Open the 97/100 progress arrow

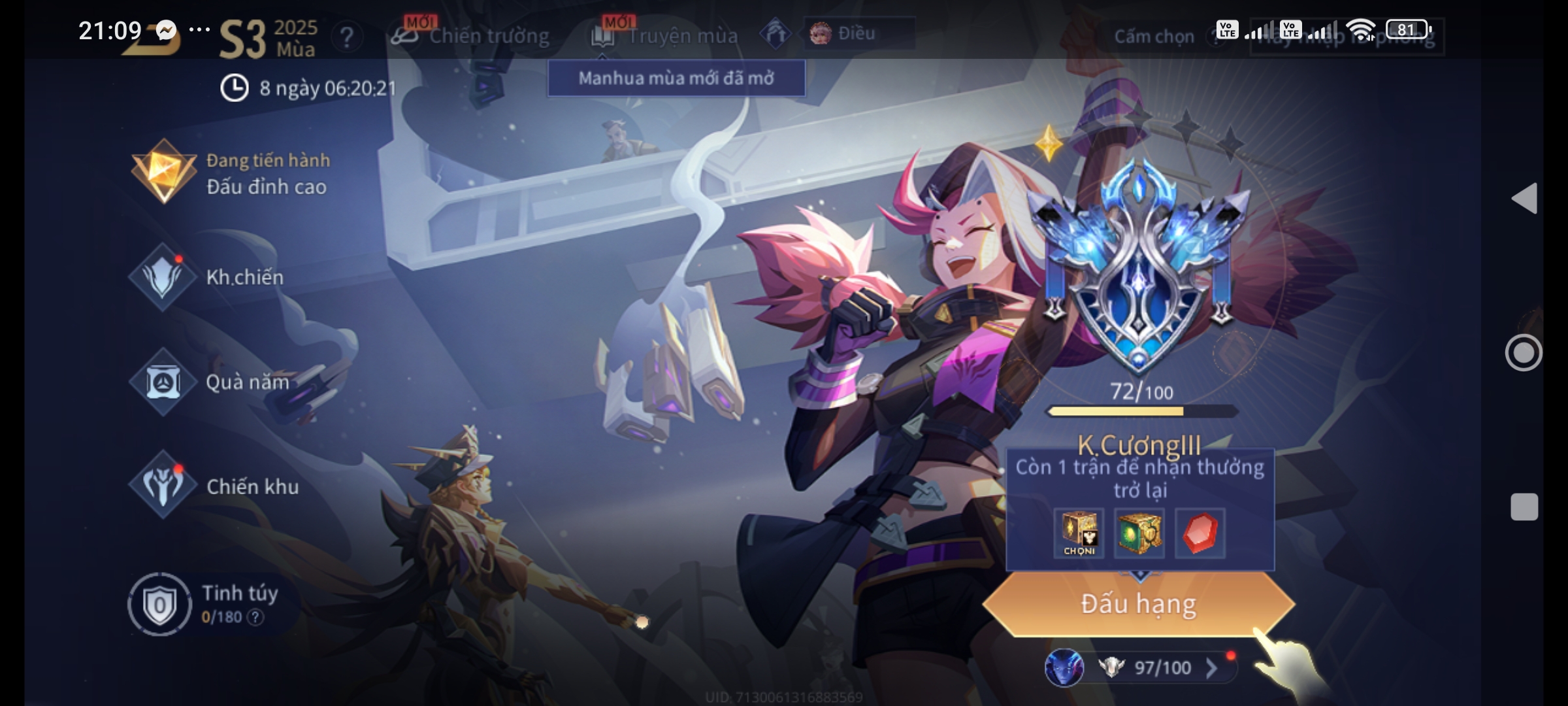[x=1211, y=667]
